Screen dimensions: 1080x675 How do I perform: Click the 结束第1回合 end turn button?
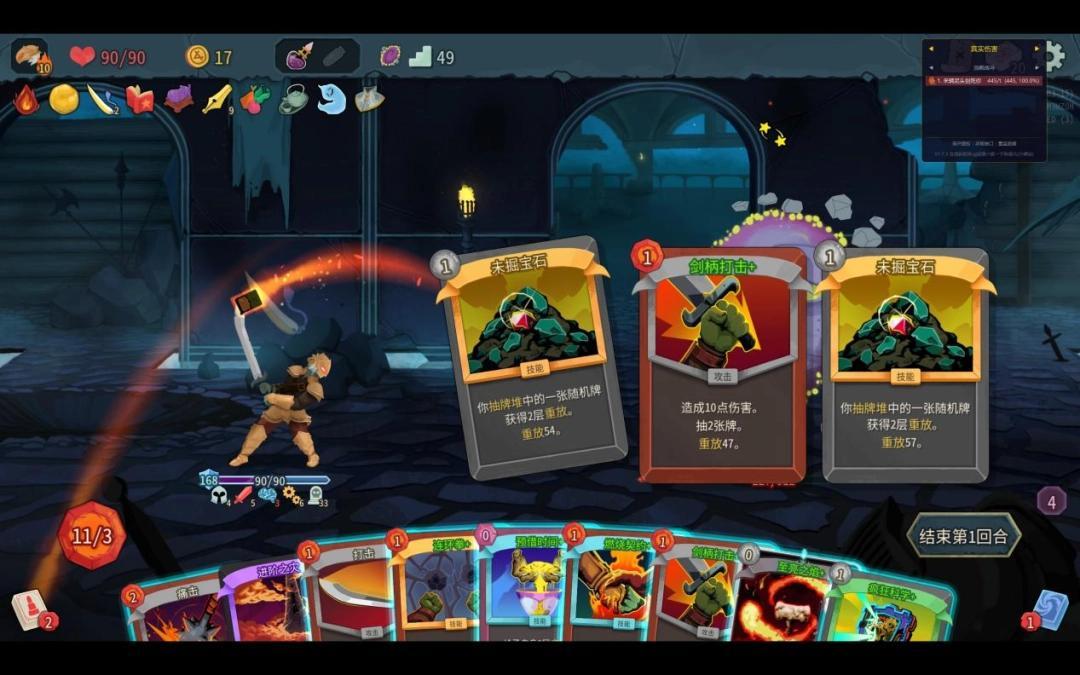pos(962,536)
